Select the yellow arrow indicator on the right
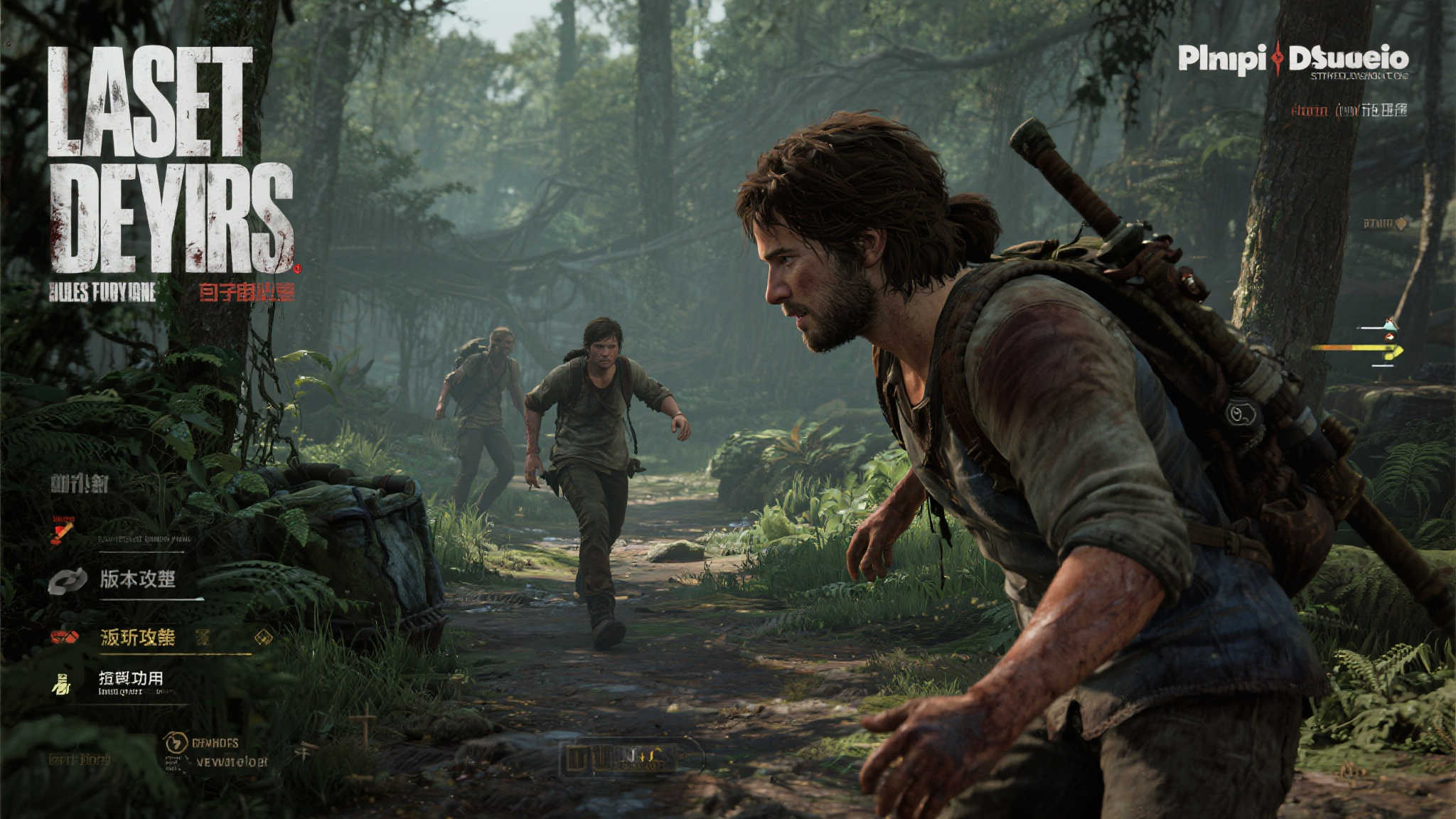1456x819 pixels. pos(1359,349)
